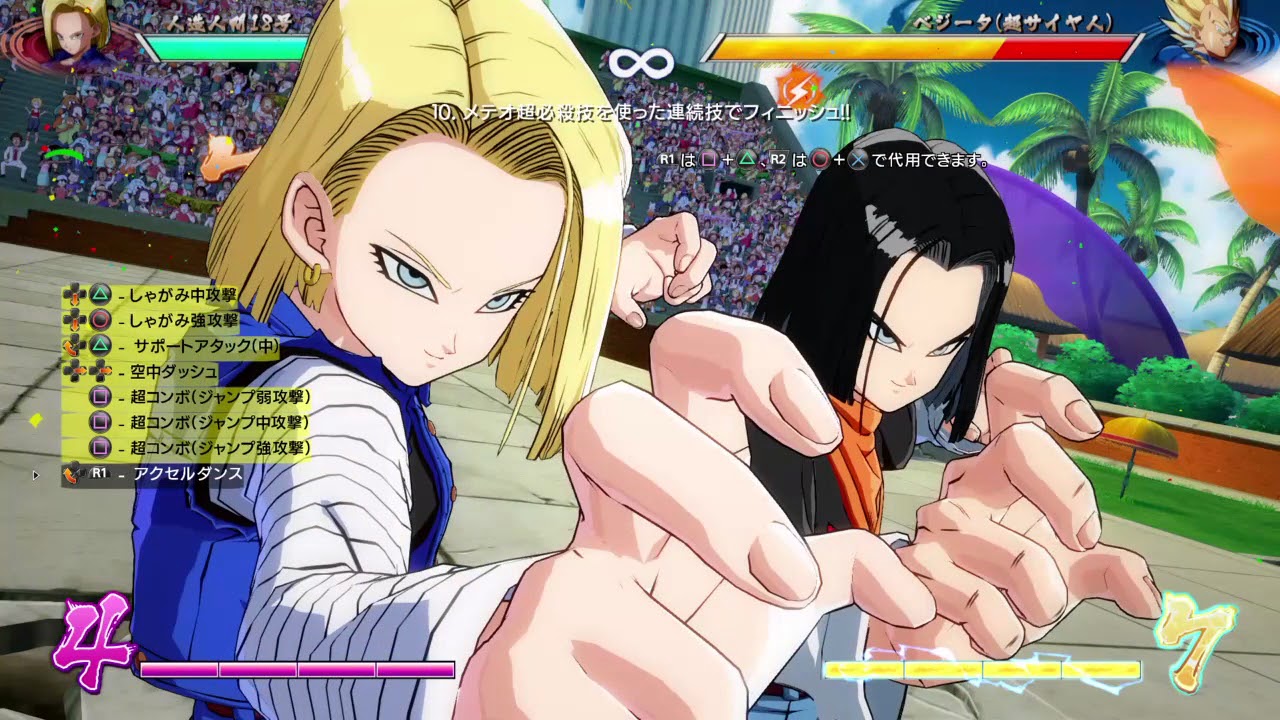Expand the アクセルダンス row via its left arrow marker
Image resolution: width=1280 pixels, height=720 pixels.
pyautogui.click(x=35, y=473)
